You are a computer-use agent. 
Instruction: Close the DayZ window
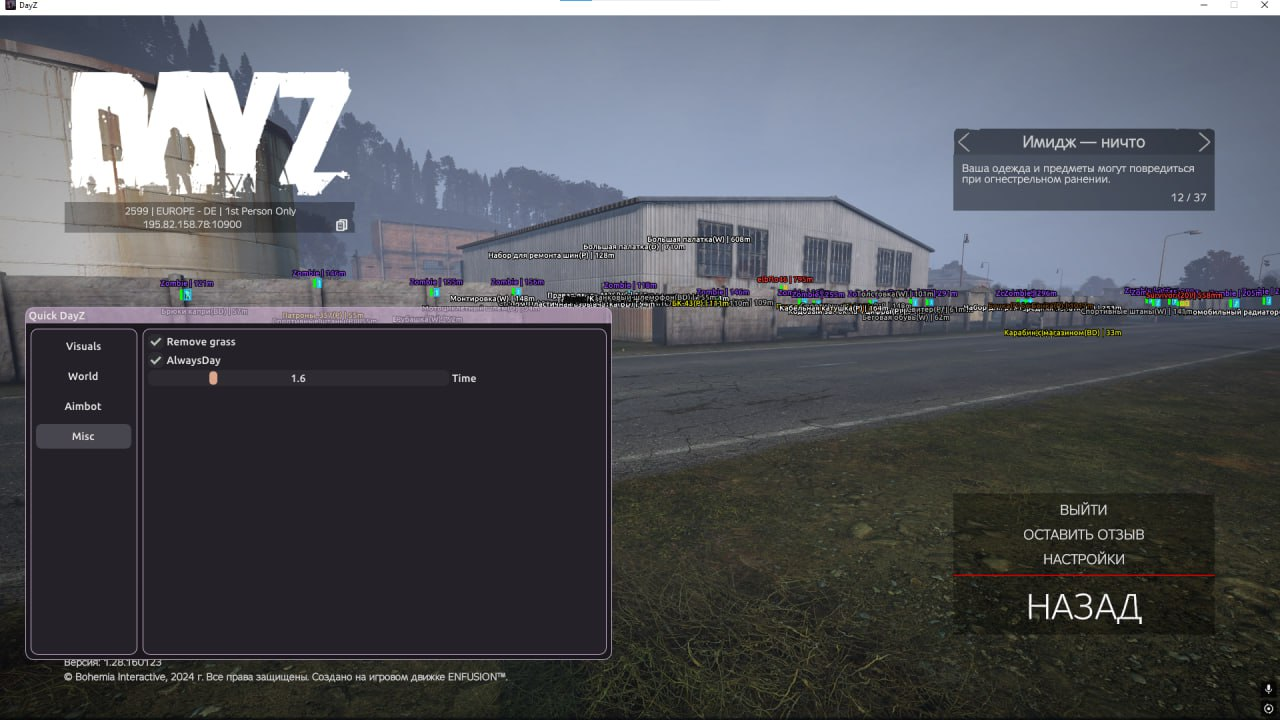pos(1262,5)
